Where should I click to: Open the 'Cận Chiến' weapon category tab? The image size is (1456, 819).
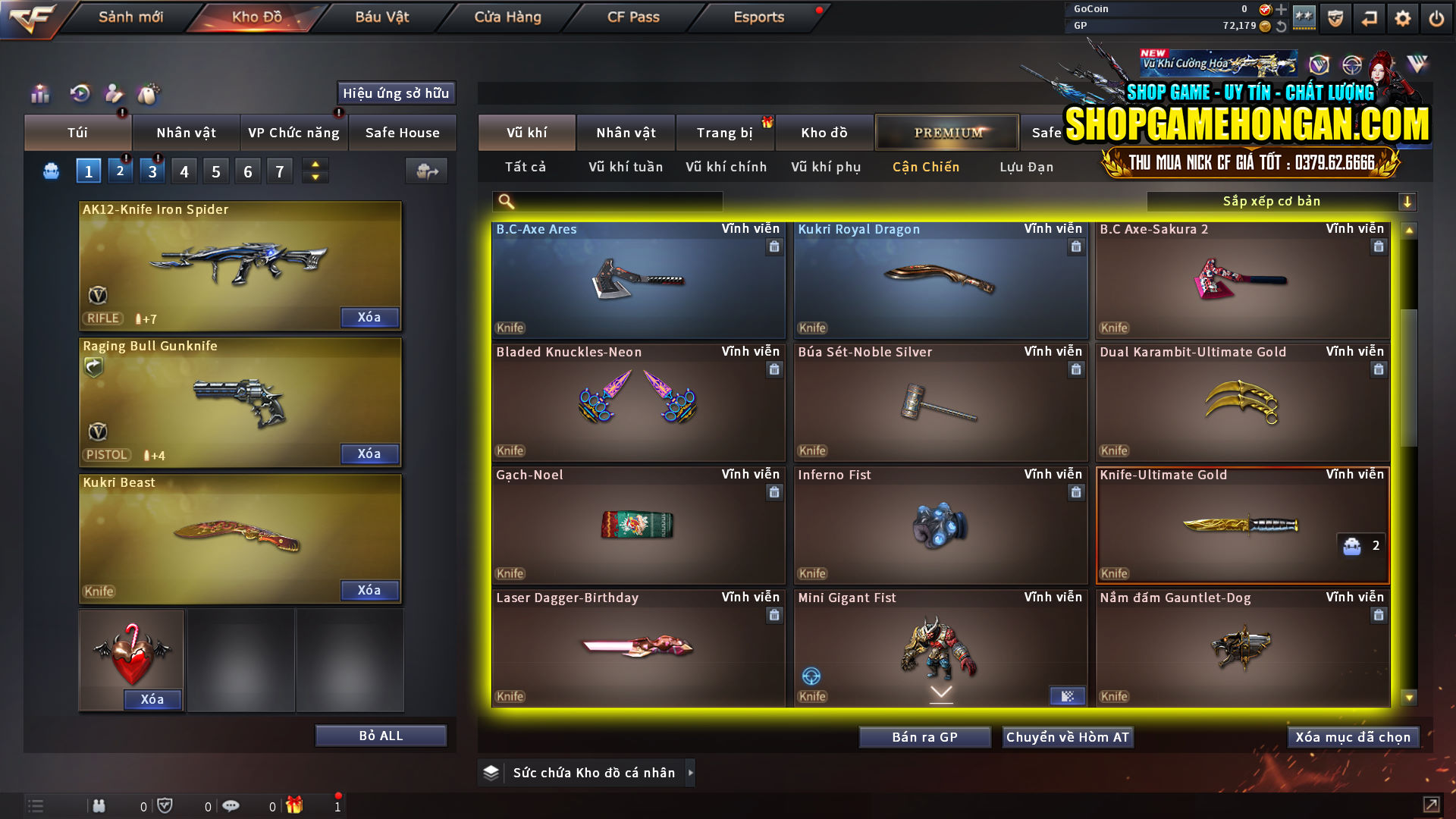[x=925, y=167]
